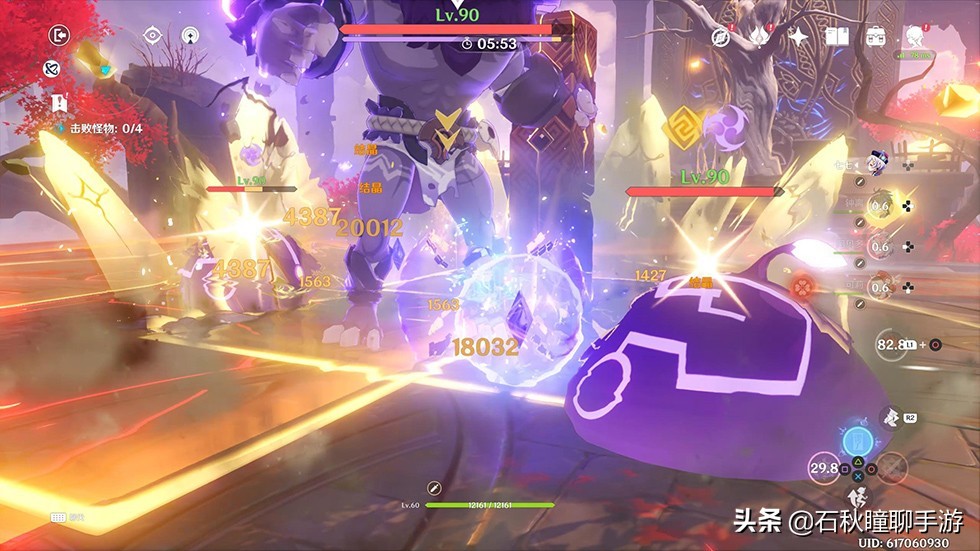Open the Wish four-pointed star icon
980x551 pixels.
[x=799, y=36]
